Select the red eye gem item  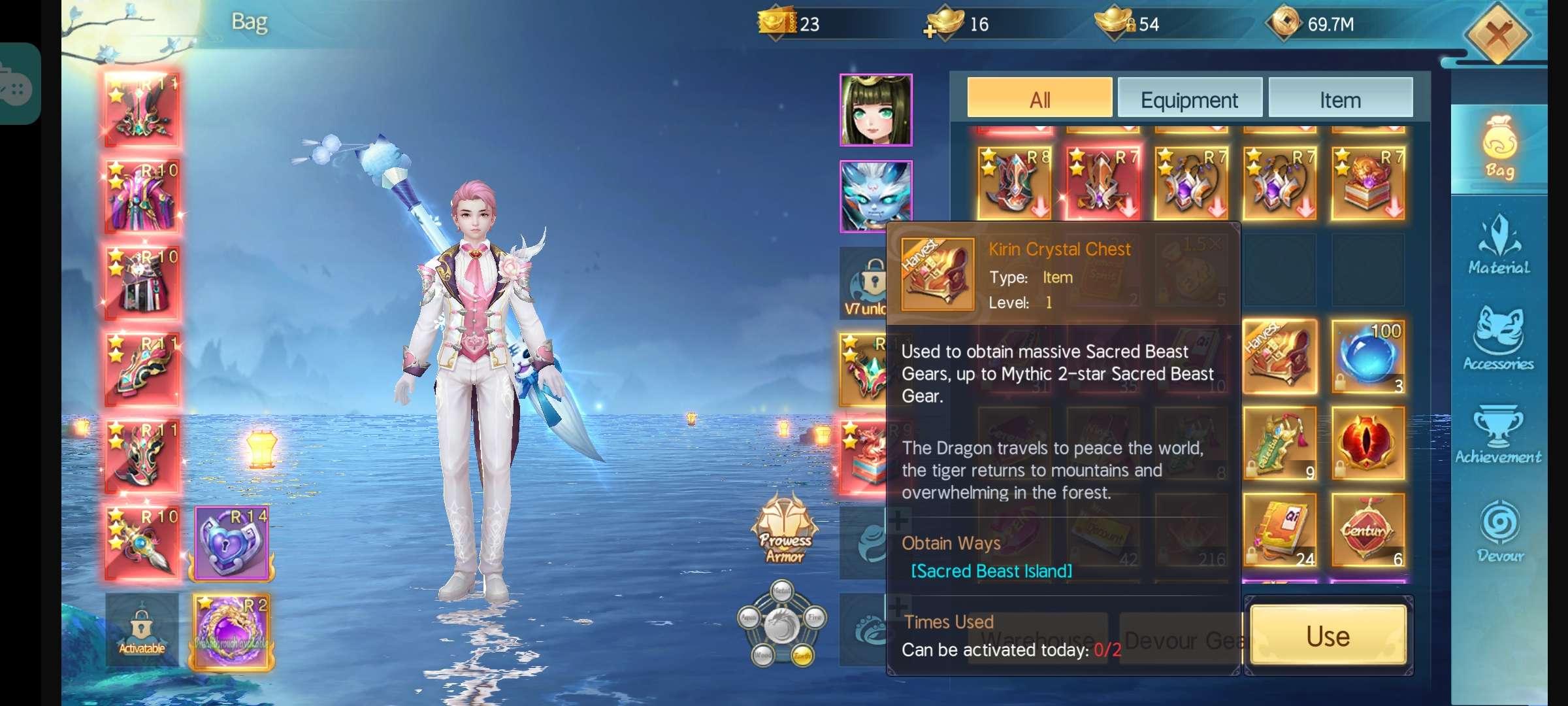1368,444
